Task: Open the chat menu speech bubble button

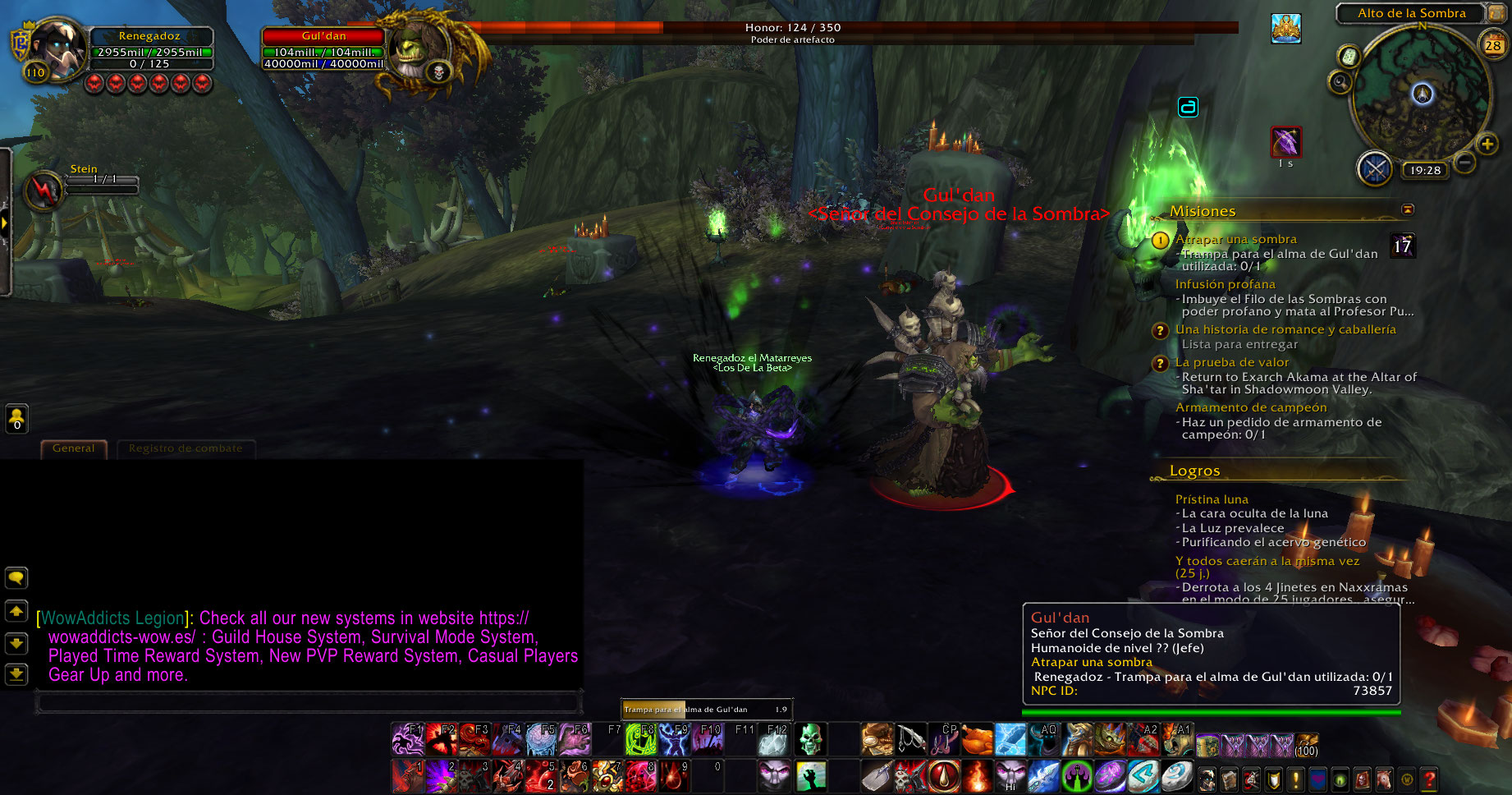Action: point(16,578)
